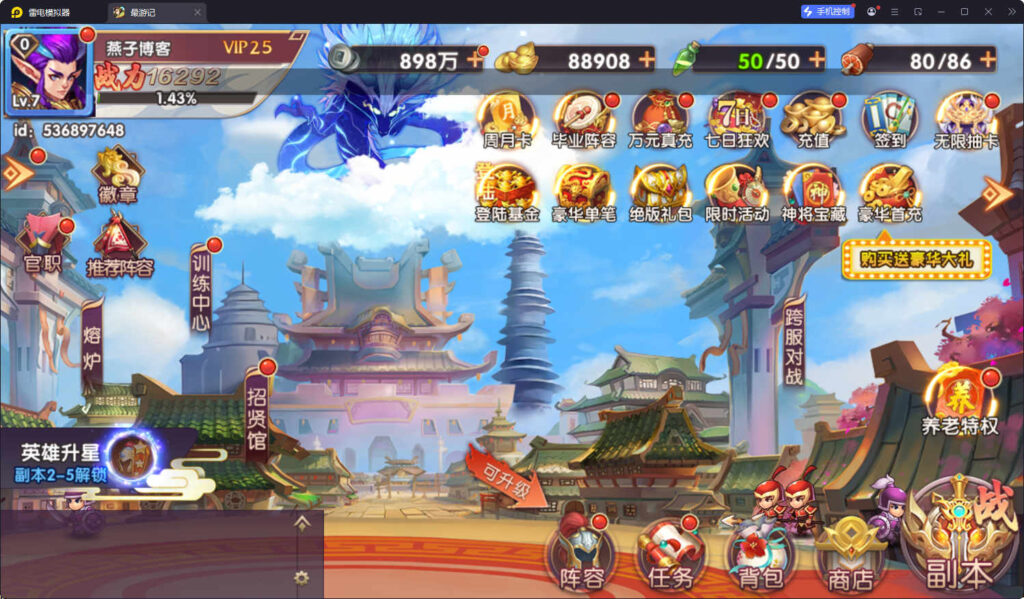Image resolution: width=1024 pixels, height=599 pixels.
Task: Open the 限时活动 limited-time event
Action: click(737, 193)
